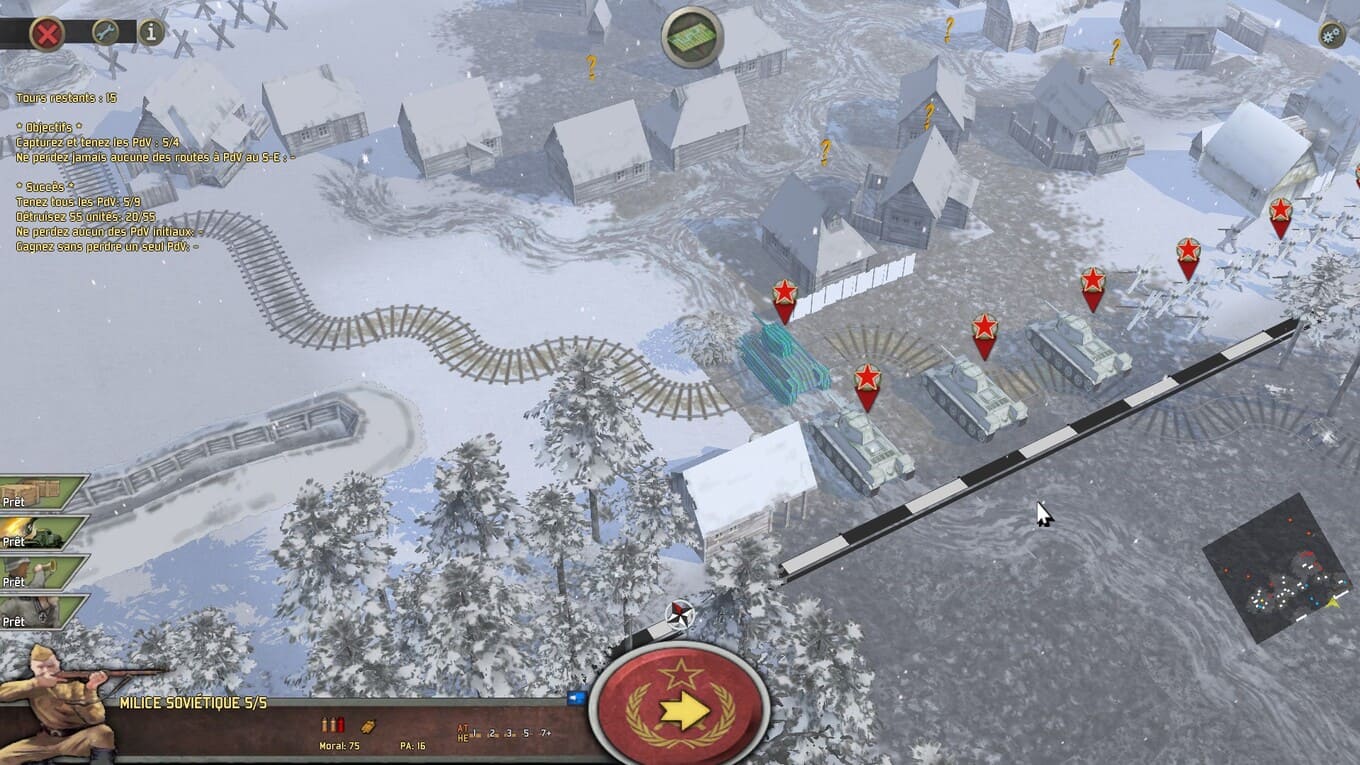Viewport: 1360px width, 765px height.
Task: End turn with the red arrow button
Action: (x=680, y=709)
